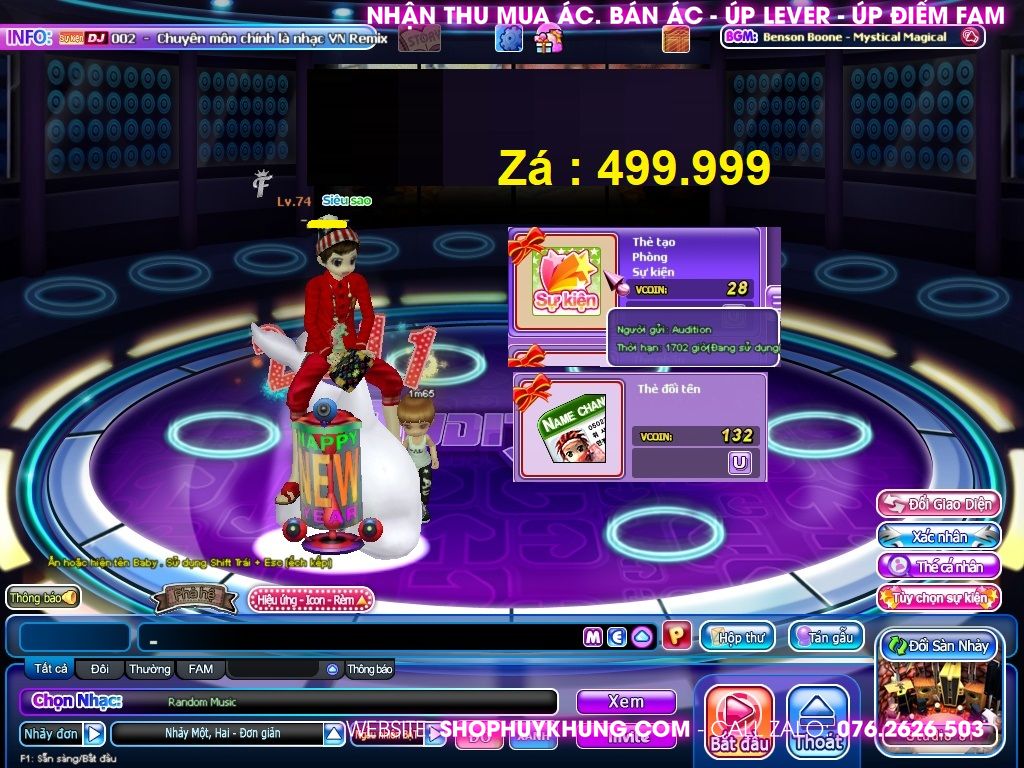Start the dance with Bắt đầu
Viewport: 1024px width, 768px height.
pos(740,718)
